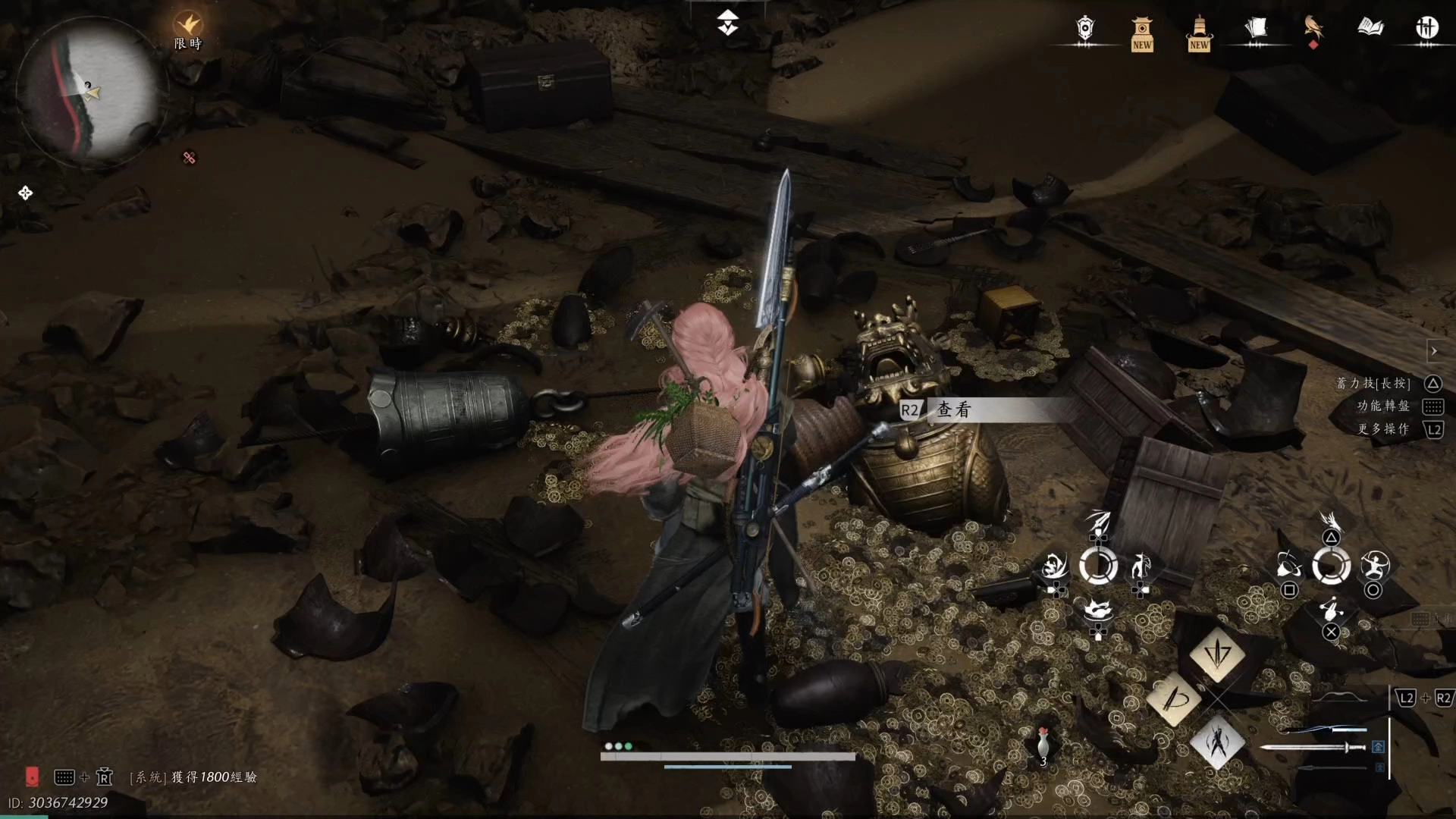
Task: Activate the top diamond spear skill
Action: pos(1217,654)
